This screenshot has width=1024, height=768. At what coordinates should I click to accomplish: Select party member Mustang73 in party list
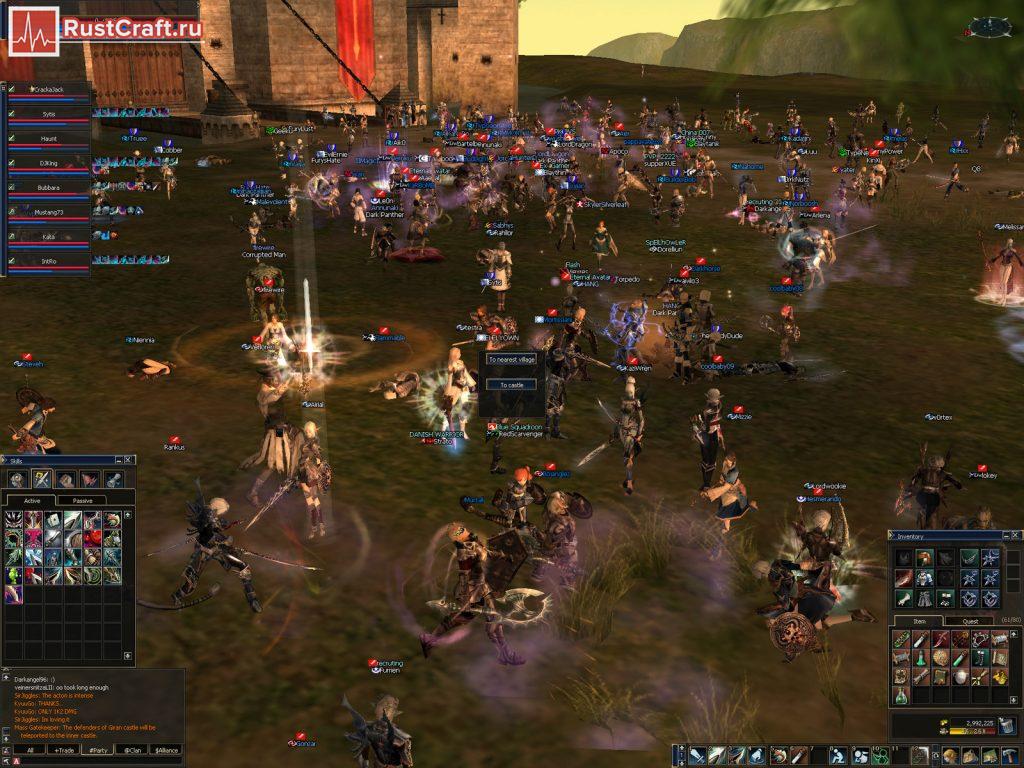click(48, 213)
